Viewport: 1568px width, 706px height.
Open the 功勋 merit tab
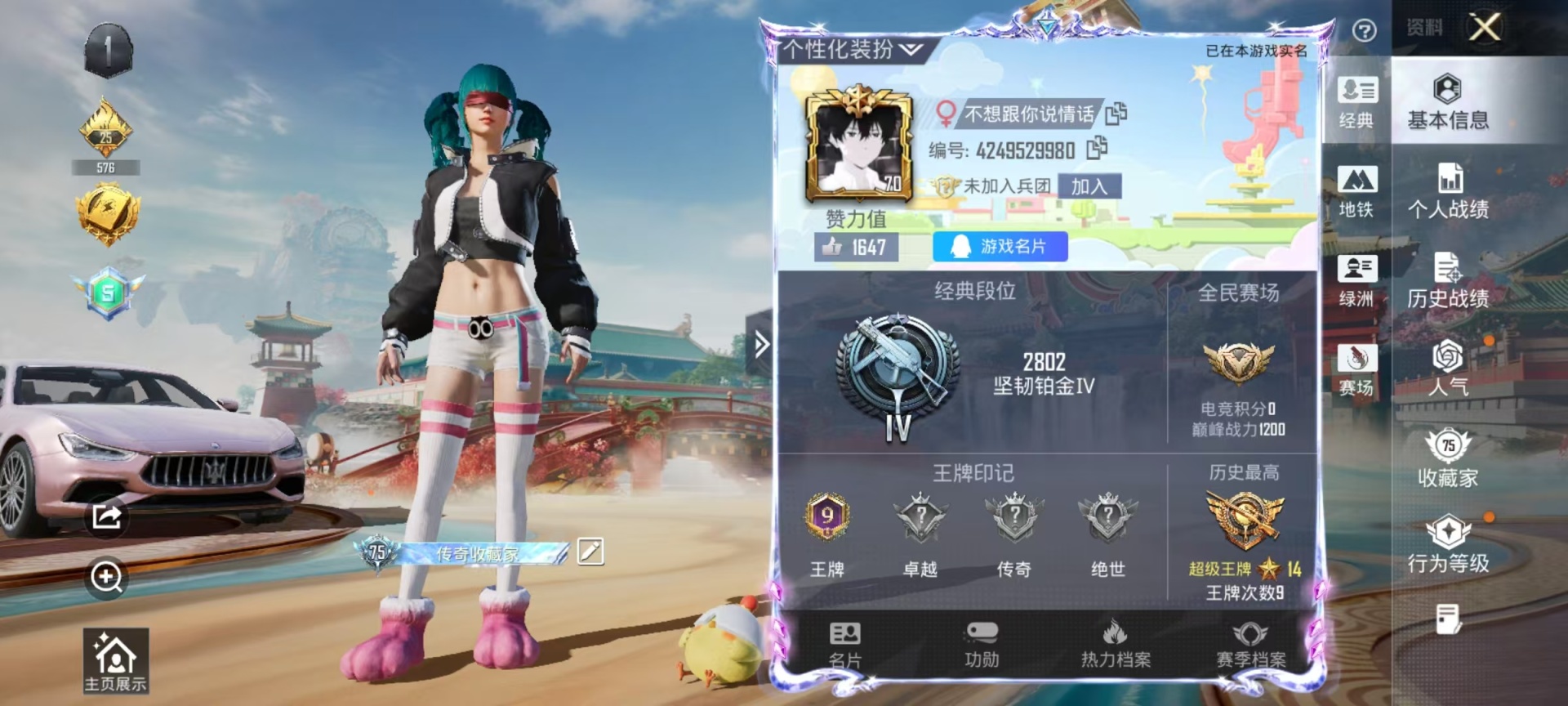981,644
